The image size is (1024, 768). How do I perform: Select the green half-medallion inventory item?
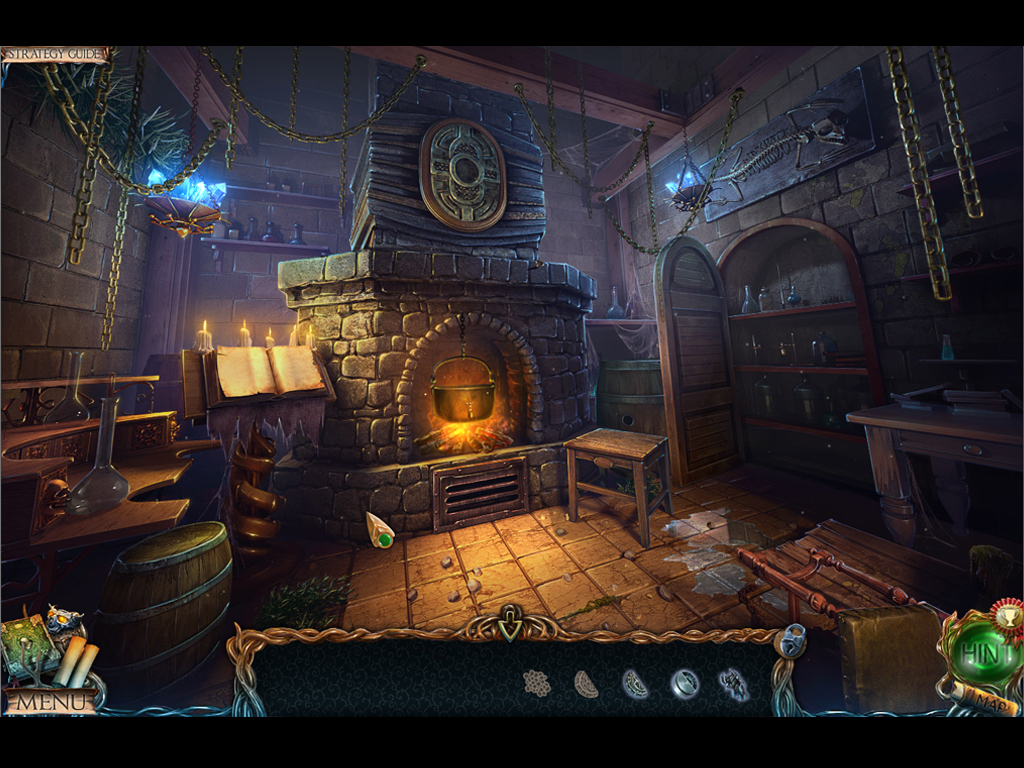[x=635, y=684]
